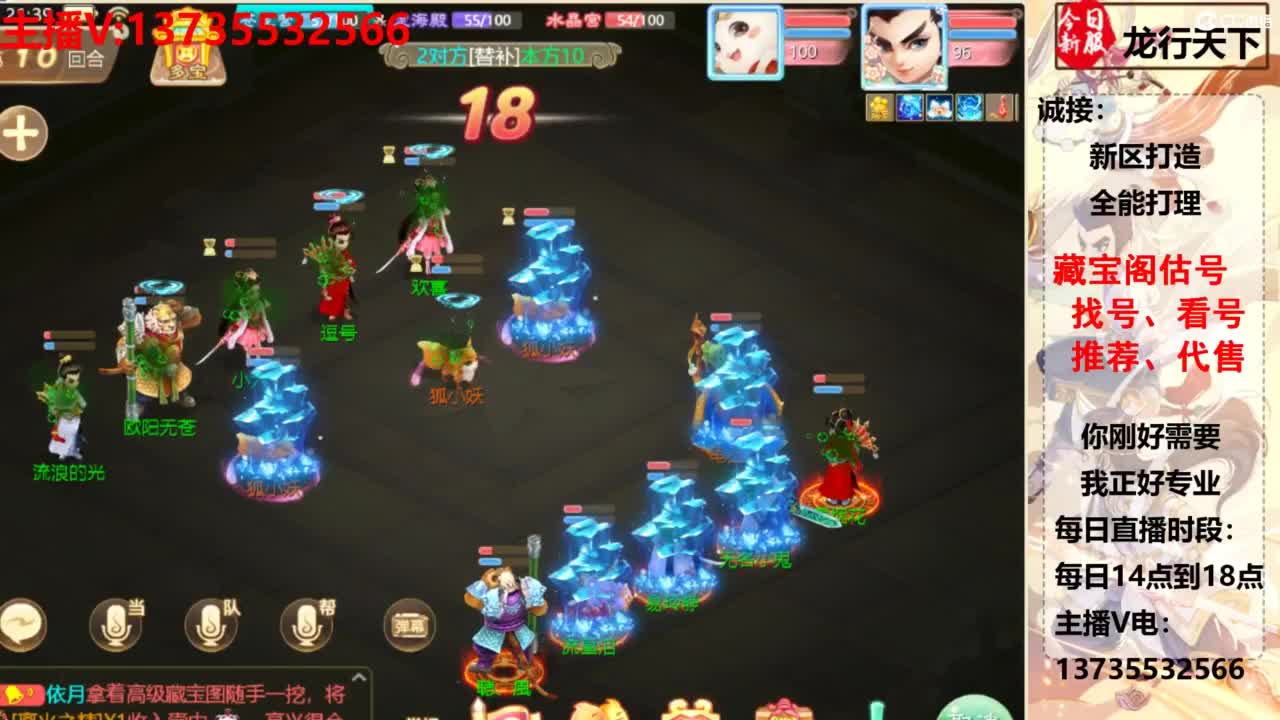Click the fox-face buff icon
The width and height of the screenshot is (1280, 720).
(938, 107)
